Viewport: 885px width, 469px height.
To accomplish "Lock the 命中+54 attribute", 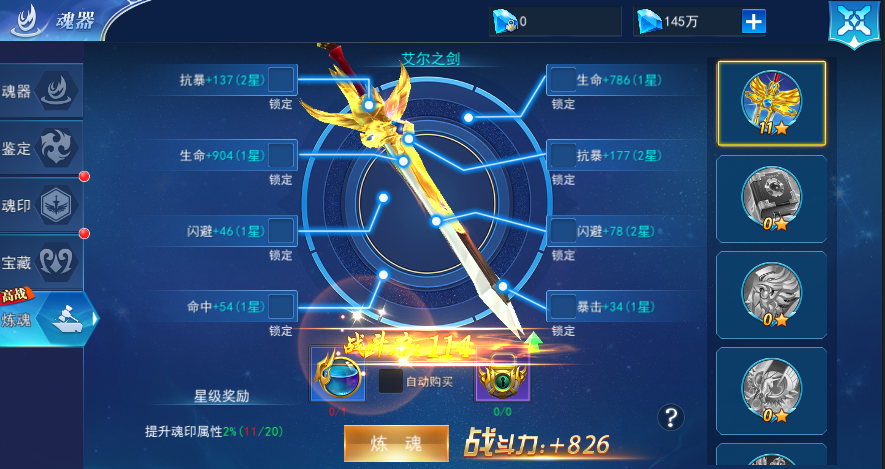I will pyautogui.click(x=281, y=306).
